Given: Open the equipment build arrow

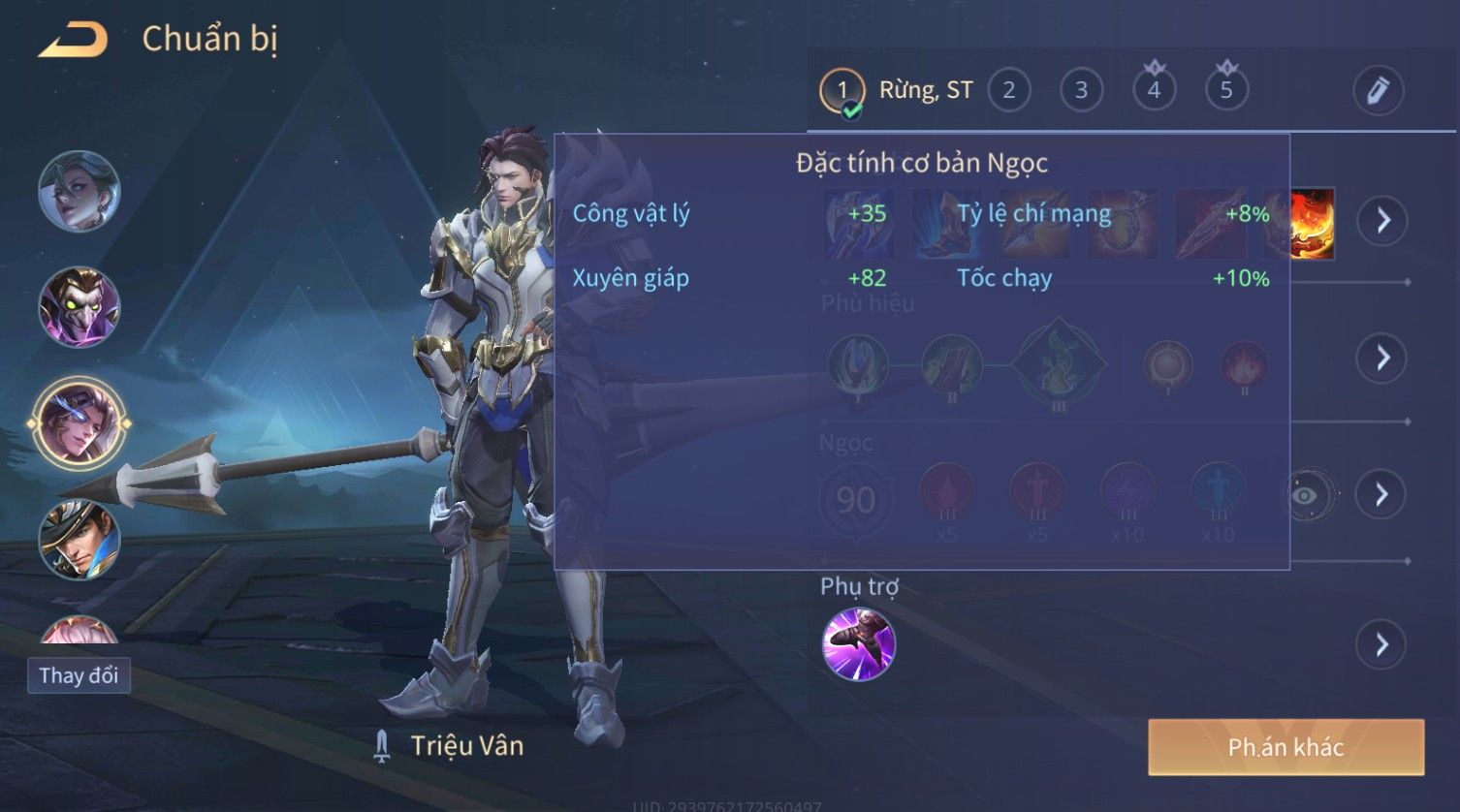Looking at the screenshot, I should [x=1381, y=221].
